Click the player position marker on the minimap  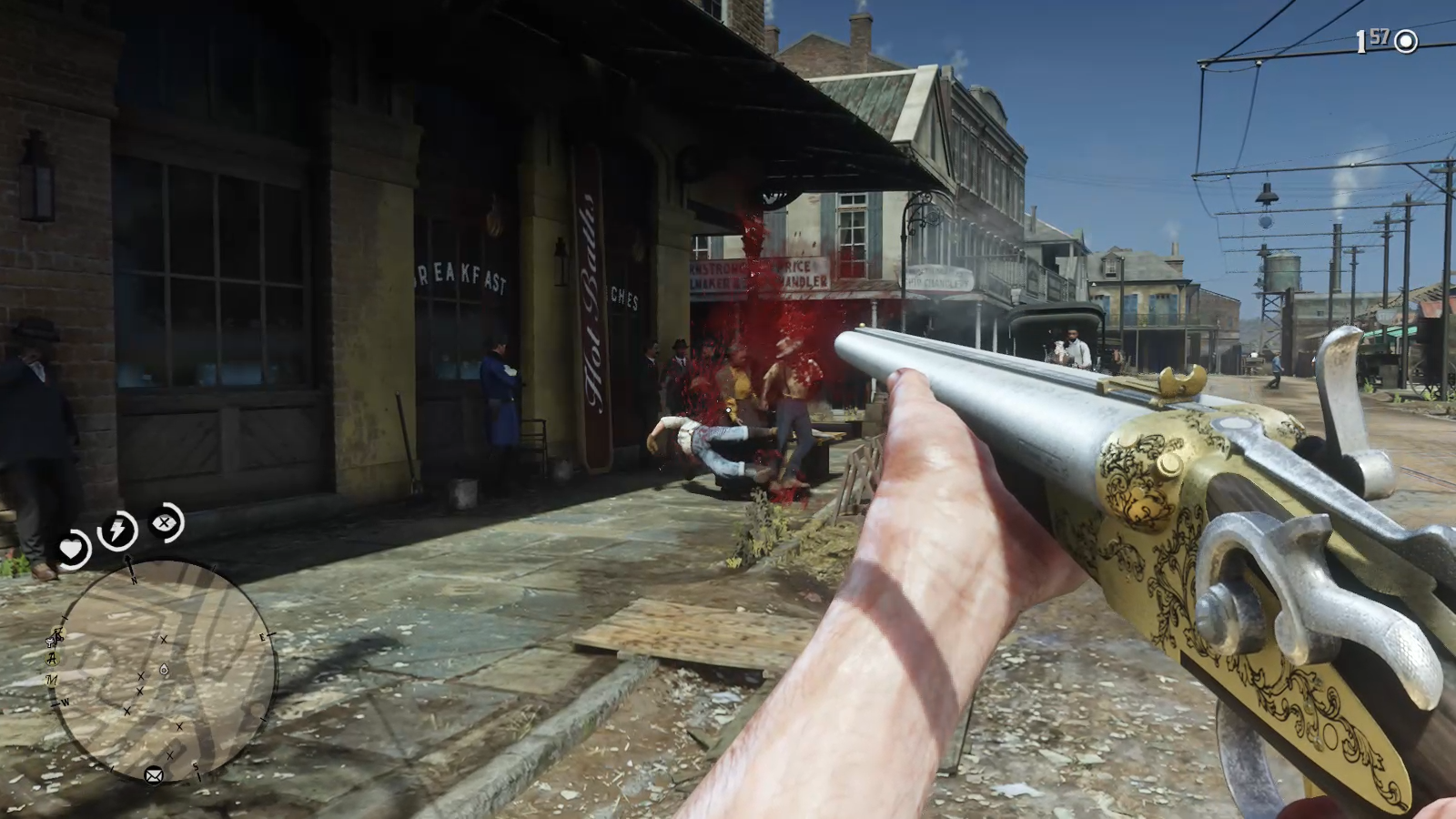tap(163, 670)
